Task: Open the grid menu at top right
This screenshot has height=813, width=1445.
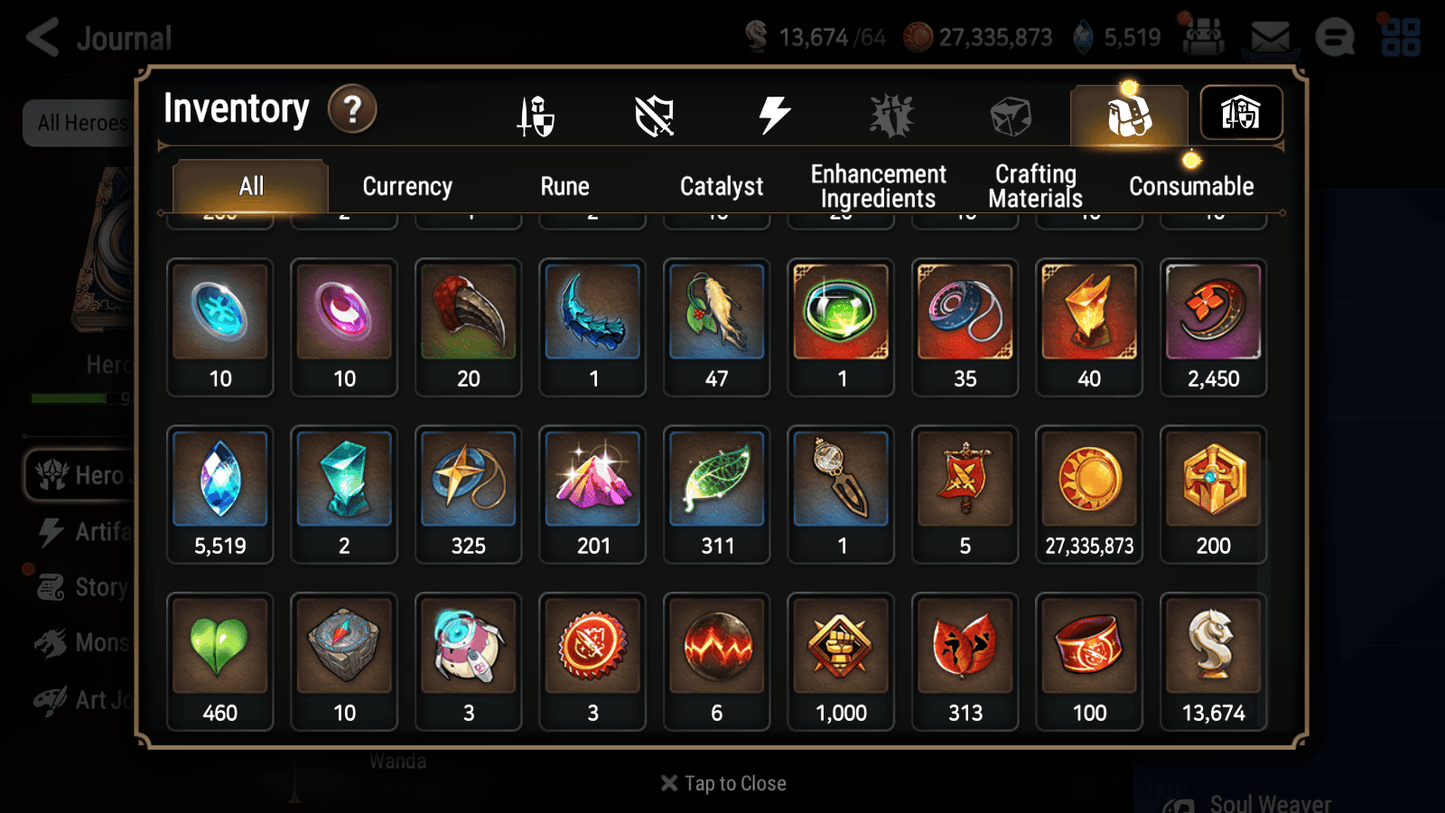Action: click(x=1400, y=38)
